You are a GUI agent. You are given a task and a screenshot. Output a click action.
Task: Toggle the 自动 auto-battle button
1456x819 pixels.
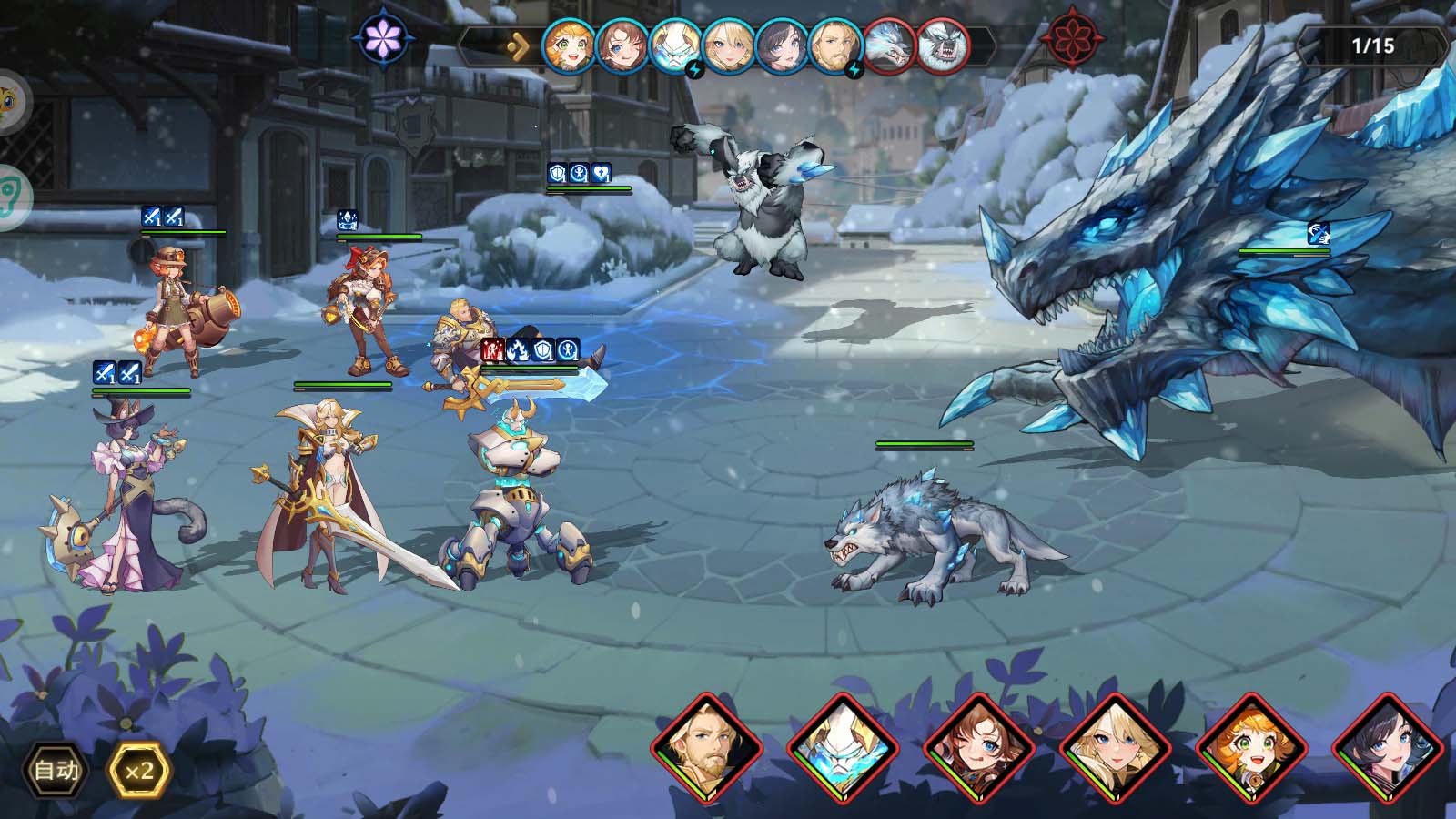56,771
